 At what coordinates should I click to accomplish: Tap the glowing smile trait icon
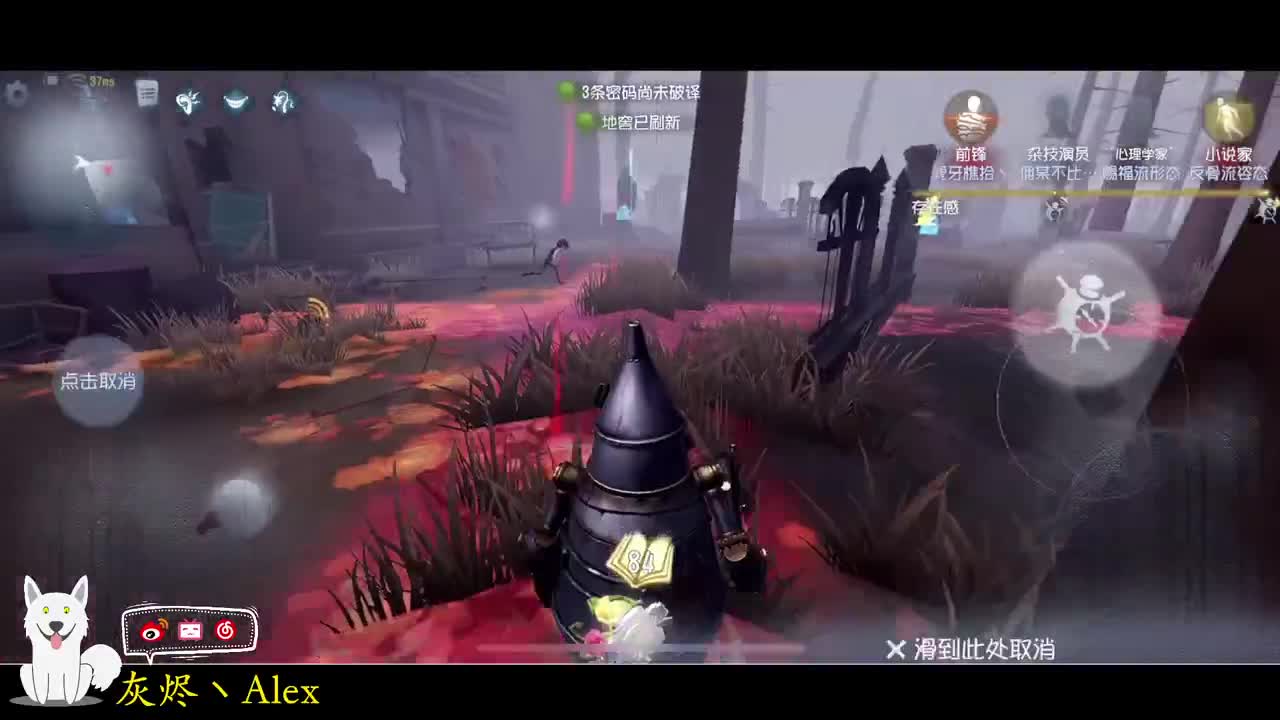pyautogui.click(x=237, y=100)
